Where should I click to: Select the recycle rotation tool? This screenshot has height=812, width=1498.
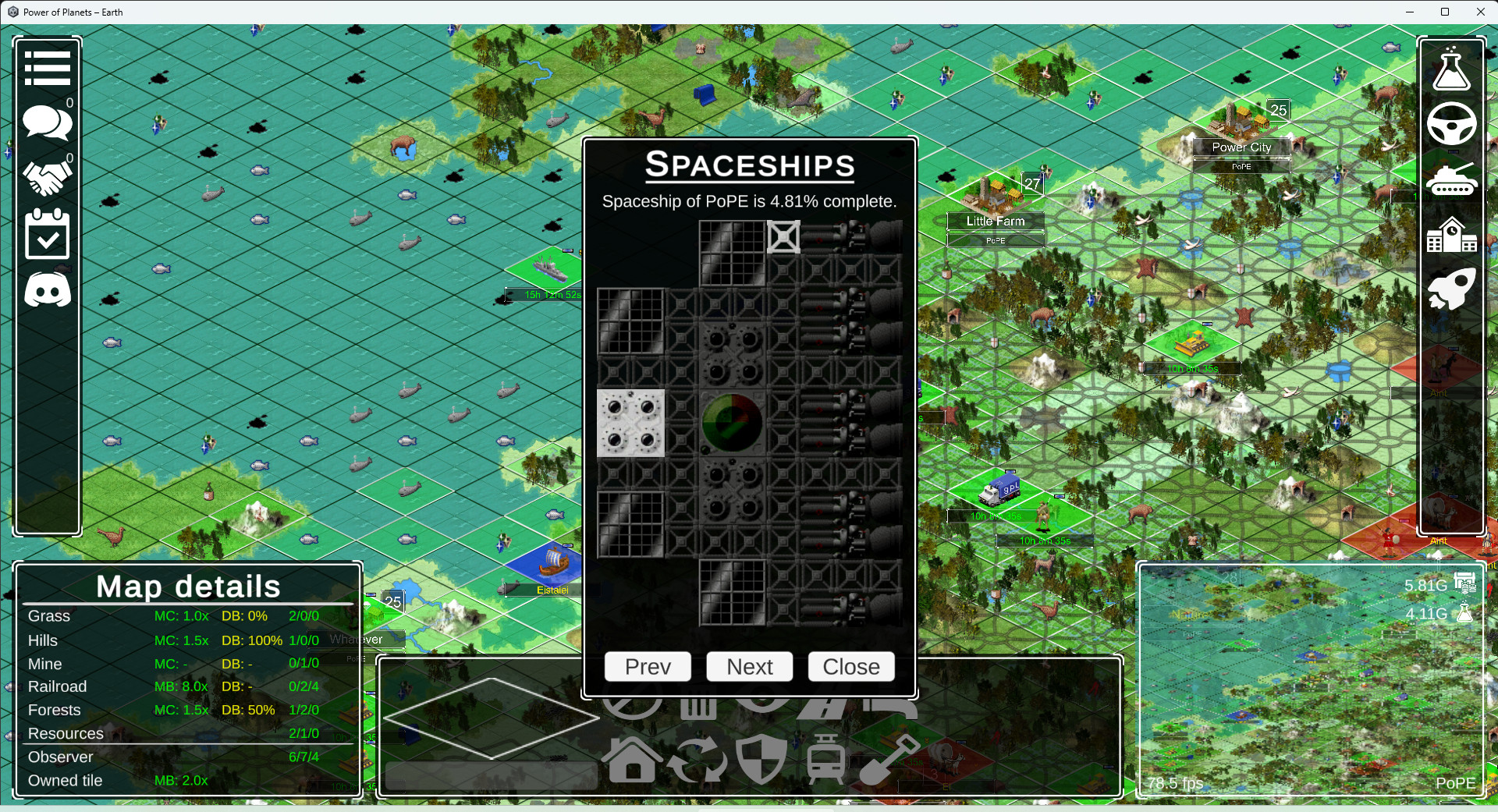click(x=698, y=761)
